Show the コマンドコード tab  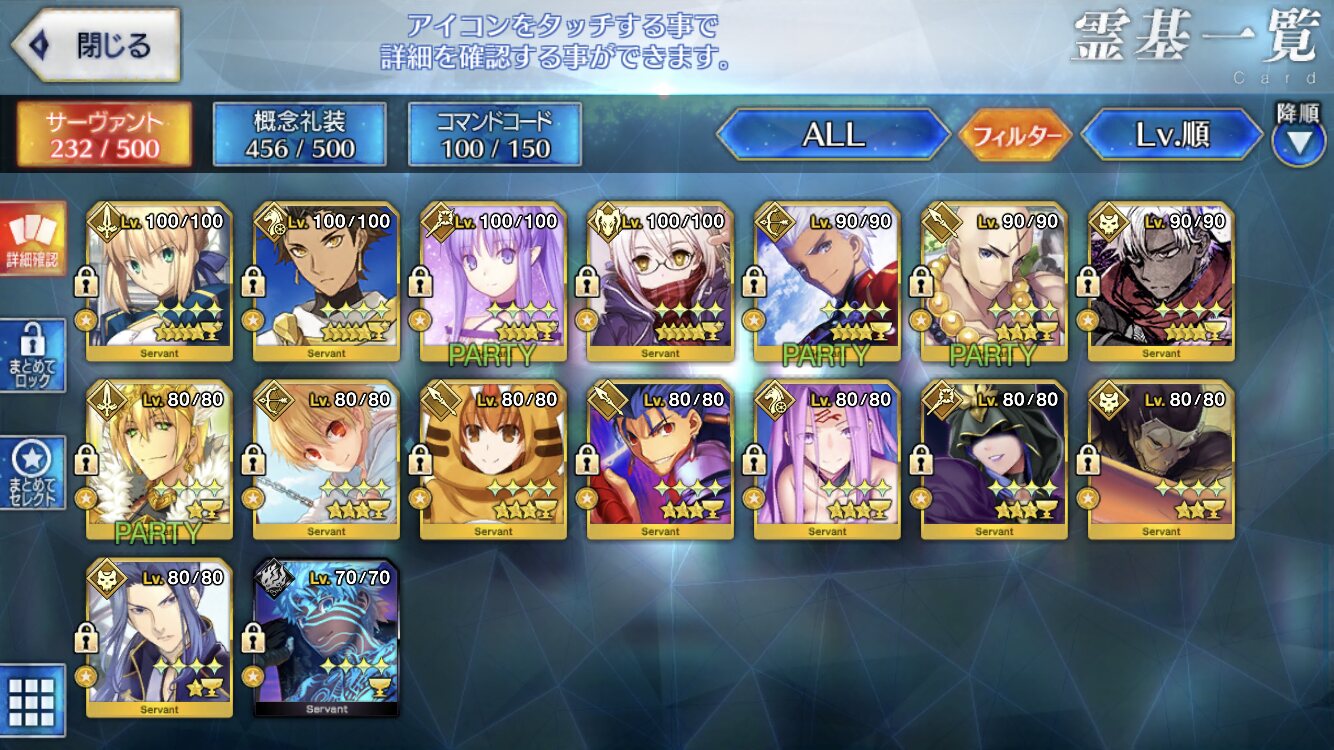495,135
